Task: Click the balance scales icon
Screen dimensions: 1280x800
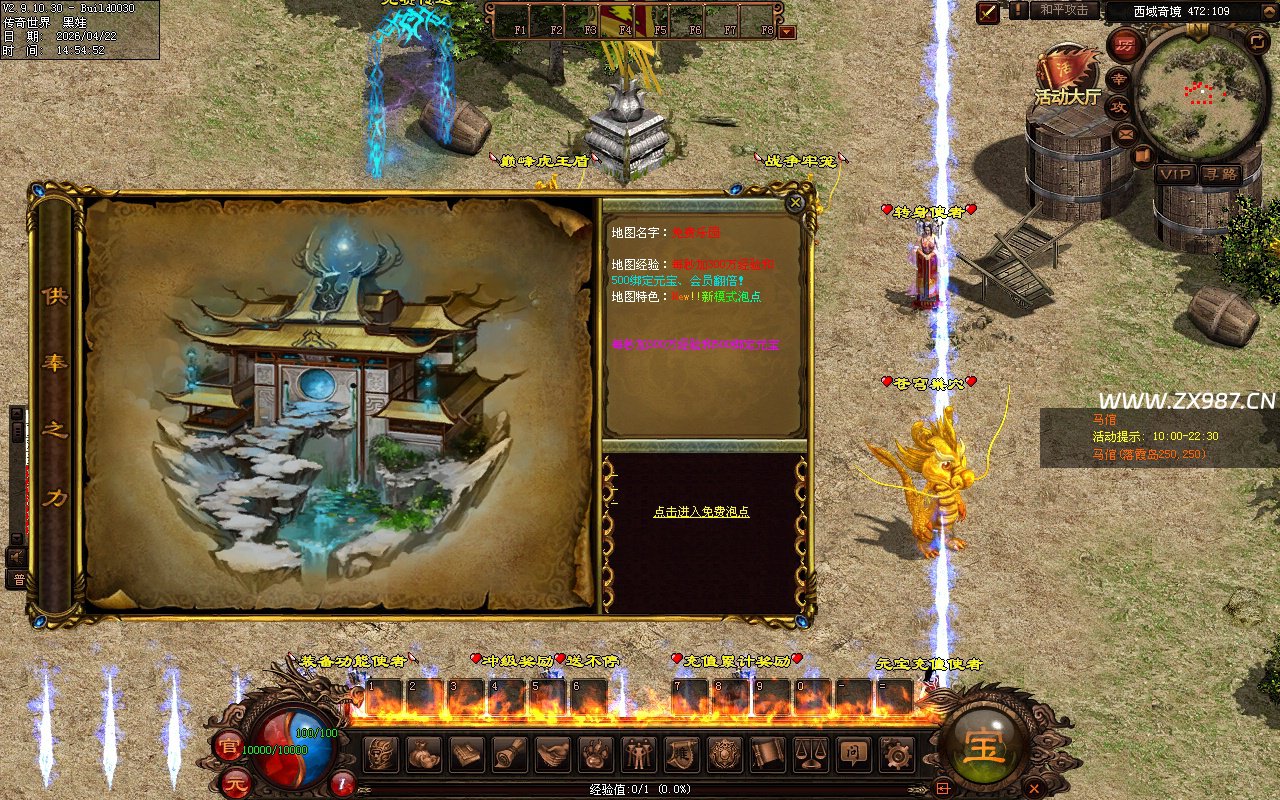Action: pyautogui.click(x=811, y=754)
